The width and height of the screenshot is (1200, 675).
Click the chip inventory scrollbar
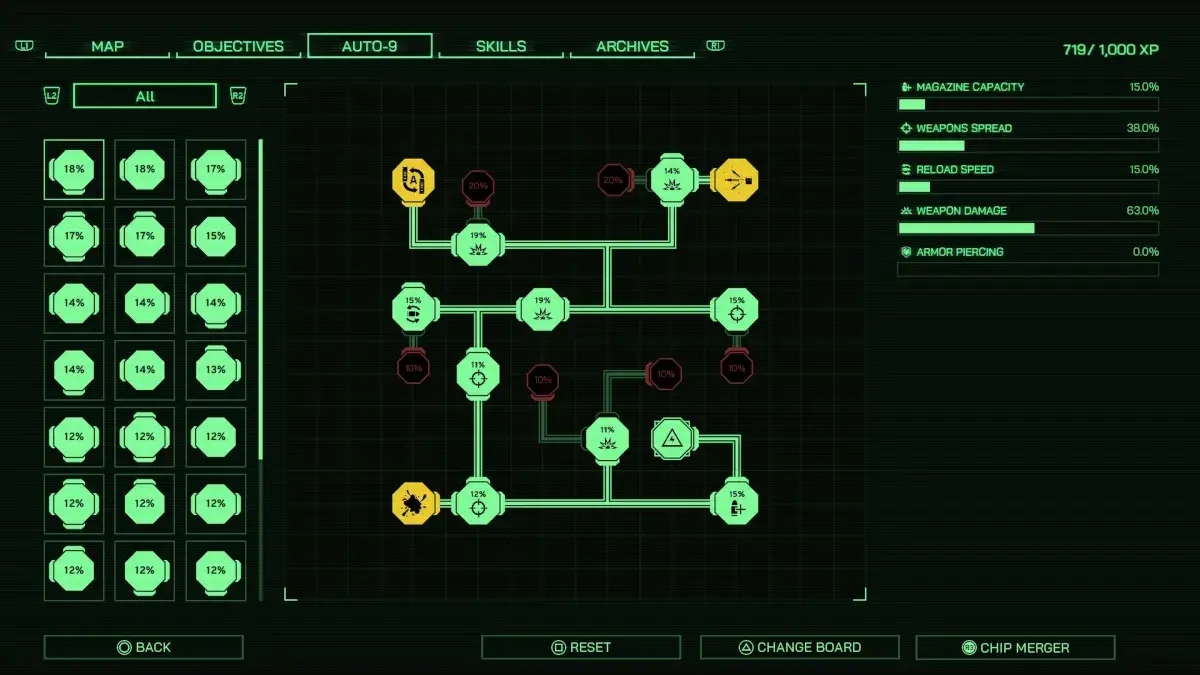pos(261,300)
